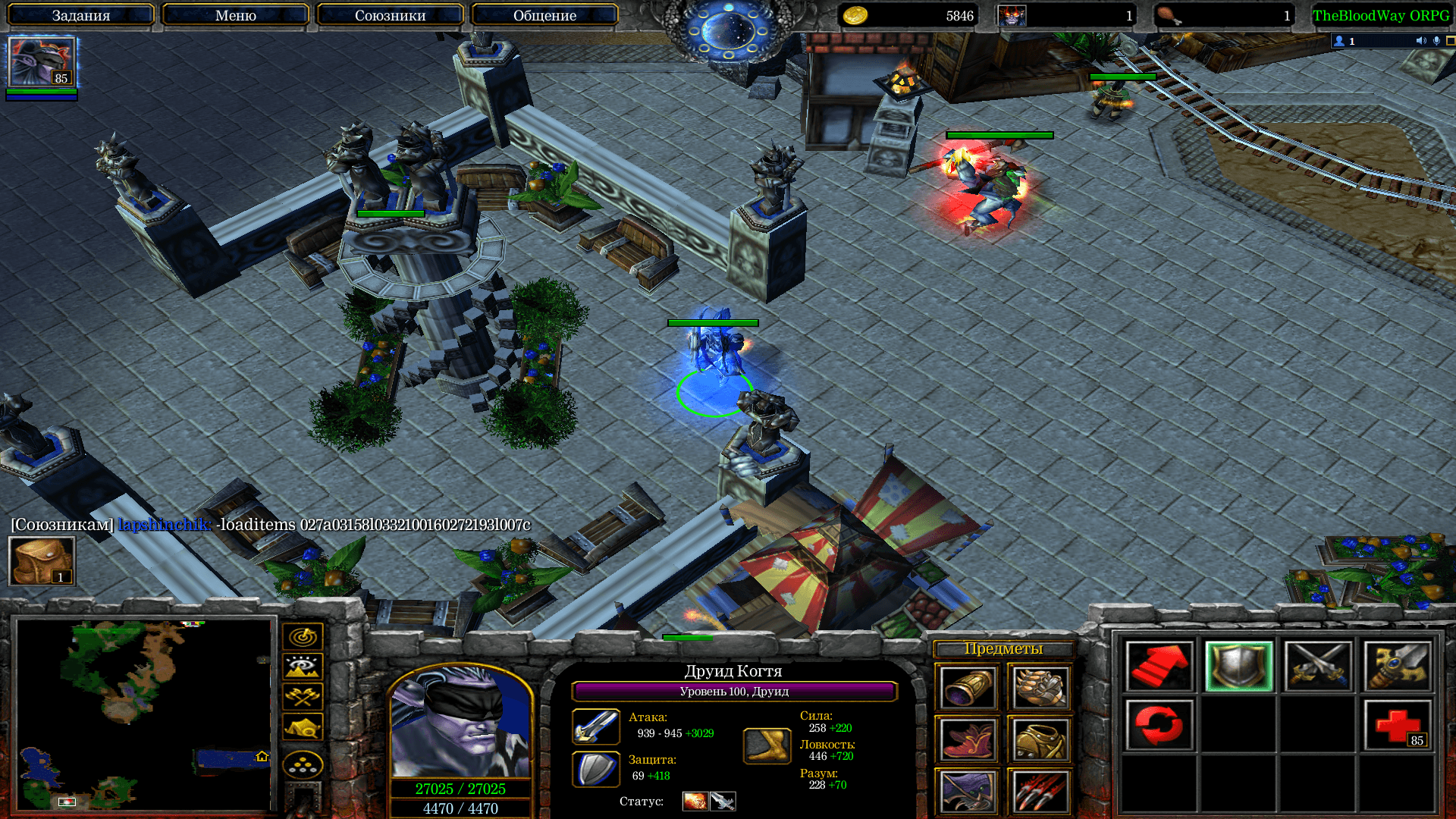Viewport: 1456px width, 819px height.
Task: Open the Задания quests menu
Action: pyautogui.click(x=81, y=15)
